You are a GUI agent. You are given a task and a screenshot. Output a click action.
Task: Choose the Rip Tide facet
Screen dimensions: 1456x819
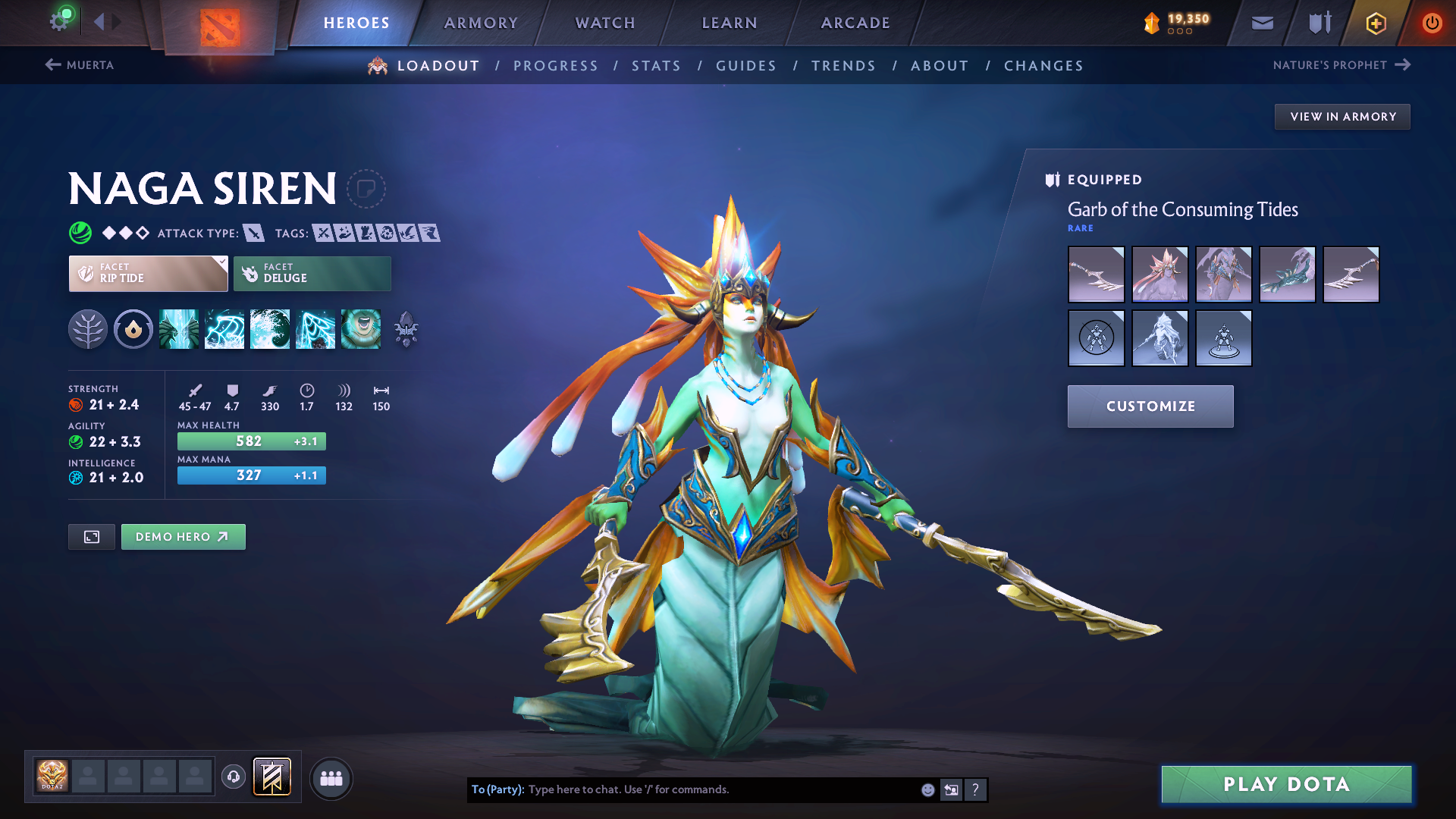pos(148,273)
